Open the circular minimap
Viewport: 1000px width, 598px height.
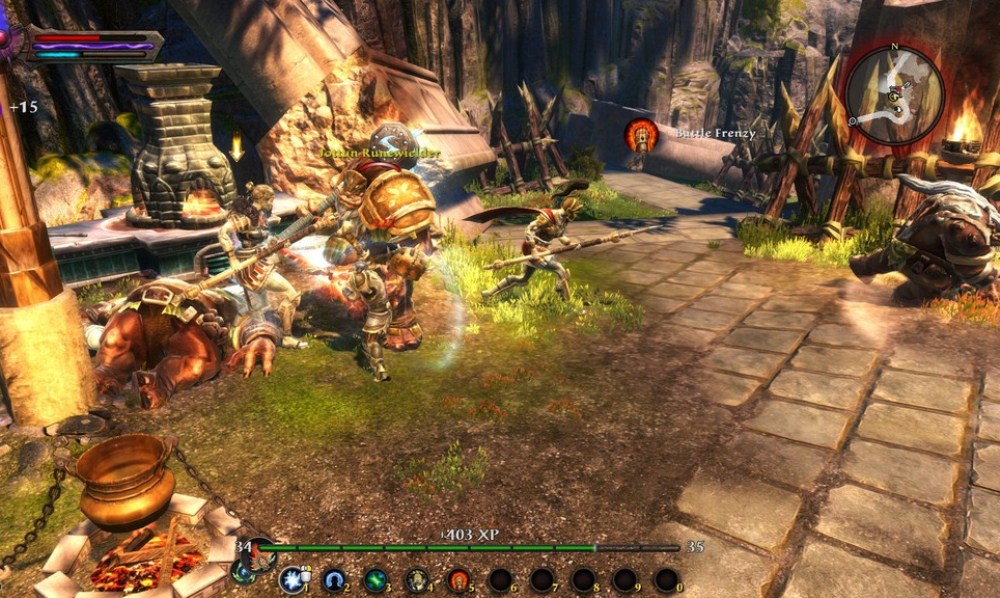click(894, 95)
